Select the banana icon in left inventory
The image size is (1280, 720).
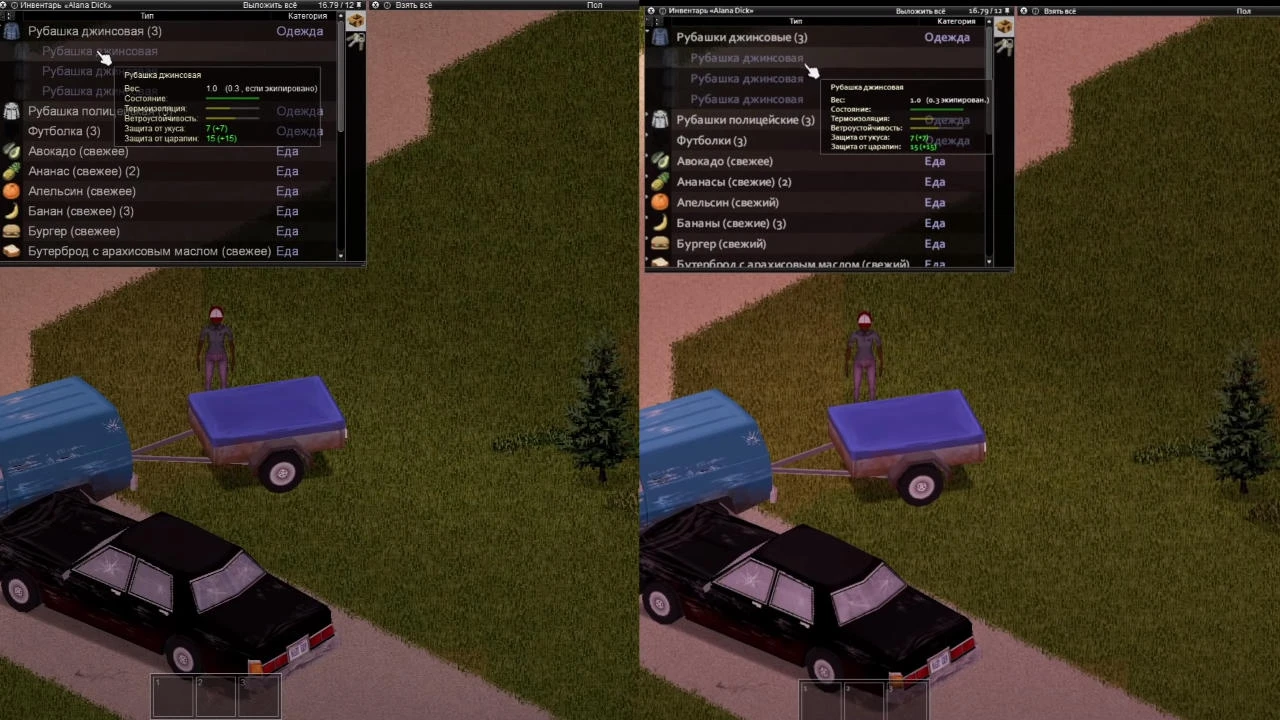point(13,211)
